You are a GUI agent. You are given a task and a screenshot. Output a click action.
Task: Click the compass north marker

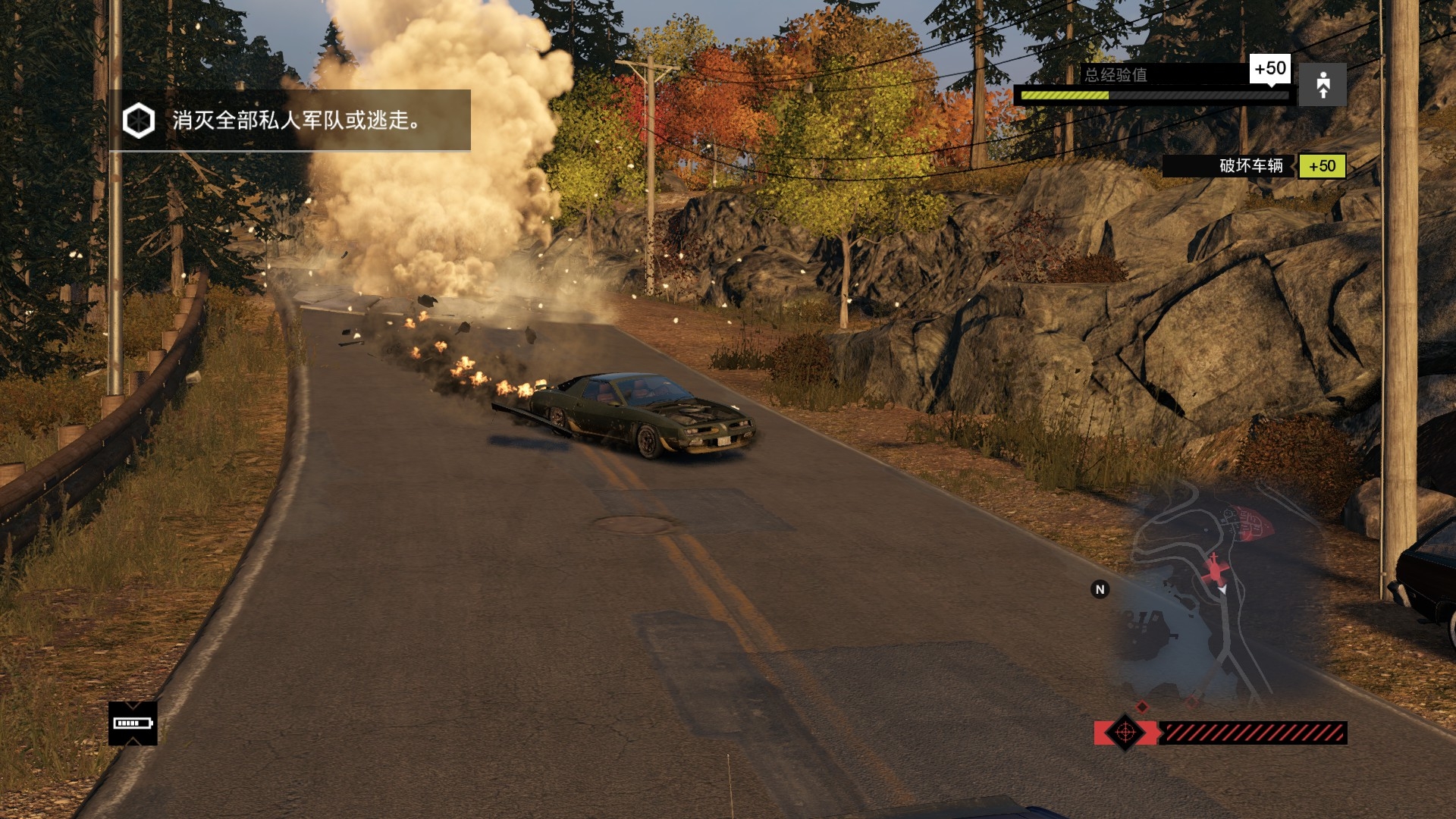click(1100, 589)
